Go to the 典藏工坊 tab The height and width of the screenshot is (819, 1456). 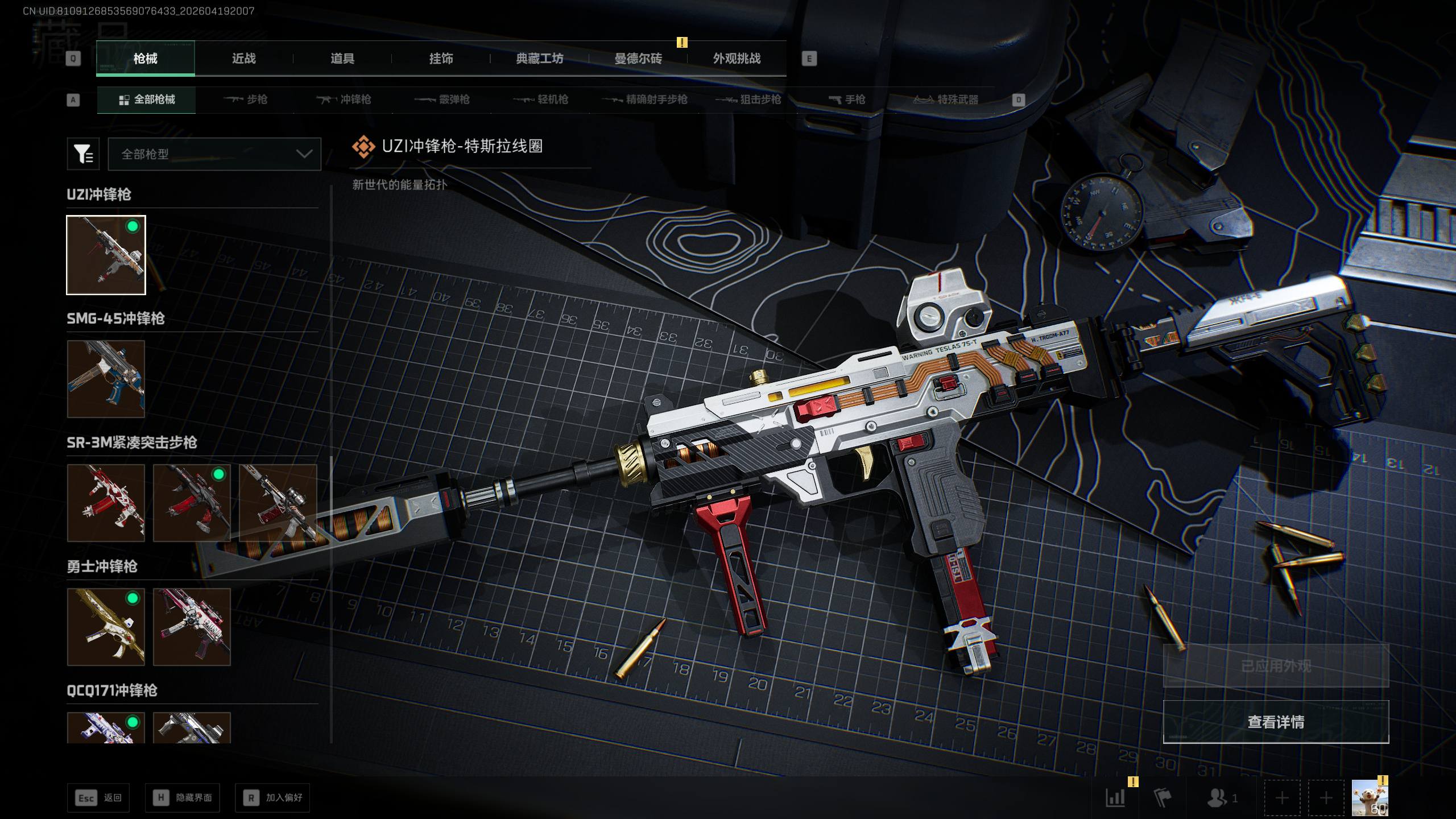pos(539,59)
